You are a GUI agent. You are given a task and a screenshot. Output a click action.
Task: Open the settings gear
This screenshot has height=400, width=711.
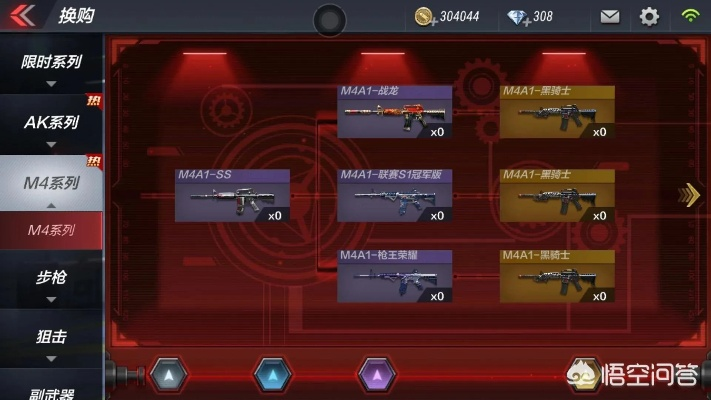[x=649, y=16]
